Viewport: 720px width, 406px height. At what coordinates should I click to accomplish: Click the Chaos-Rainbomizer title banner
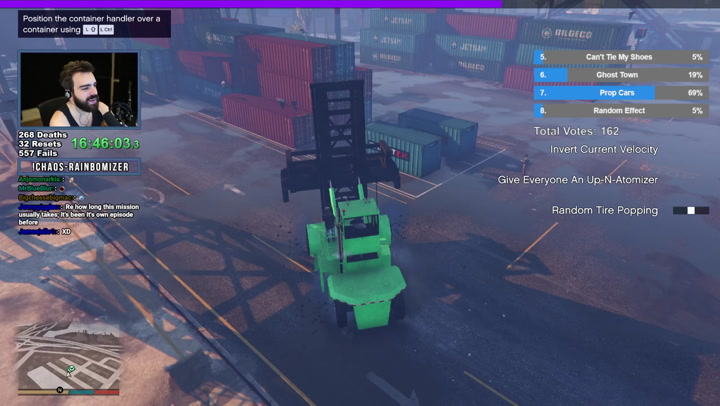[x=81, y=166]
